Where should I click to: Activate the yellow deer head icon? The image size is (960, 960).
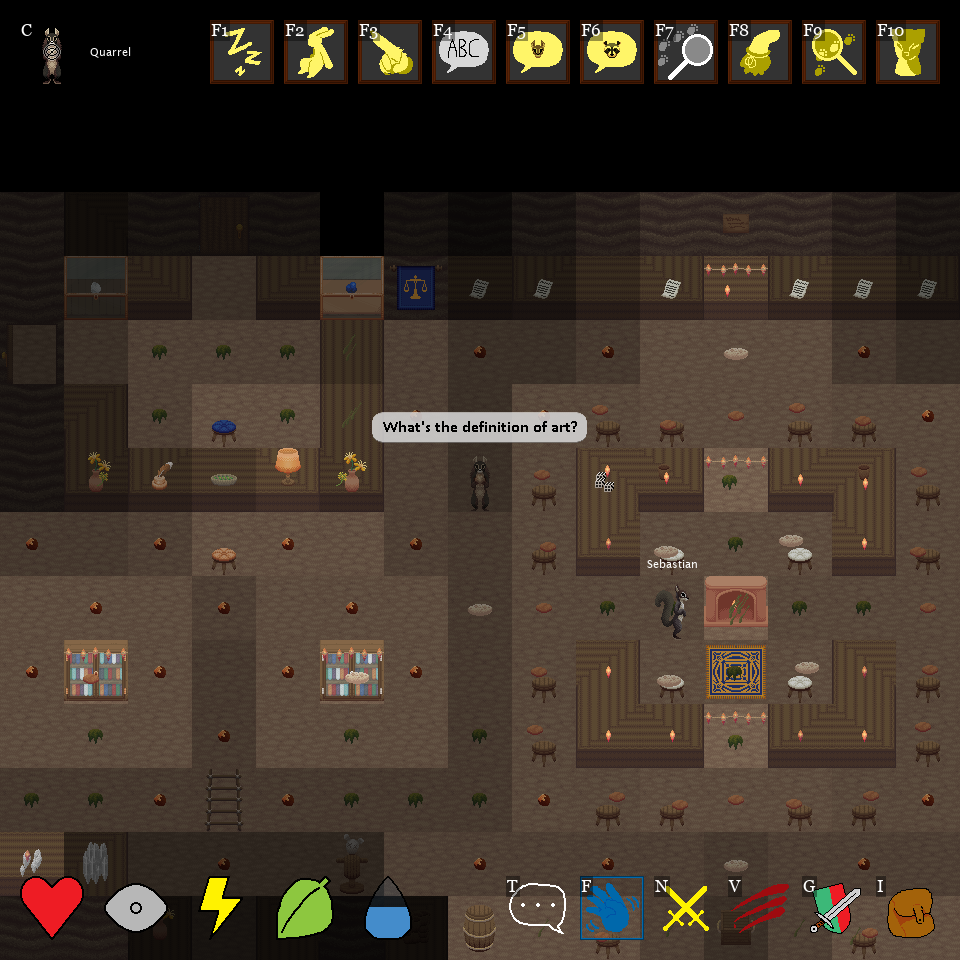click(907, 52)
